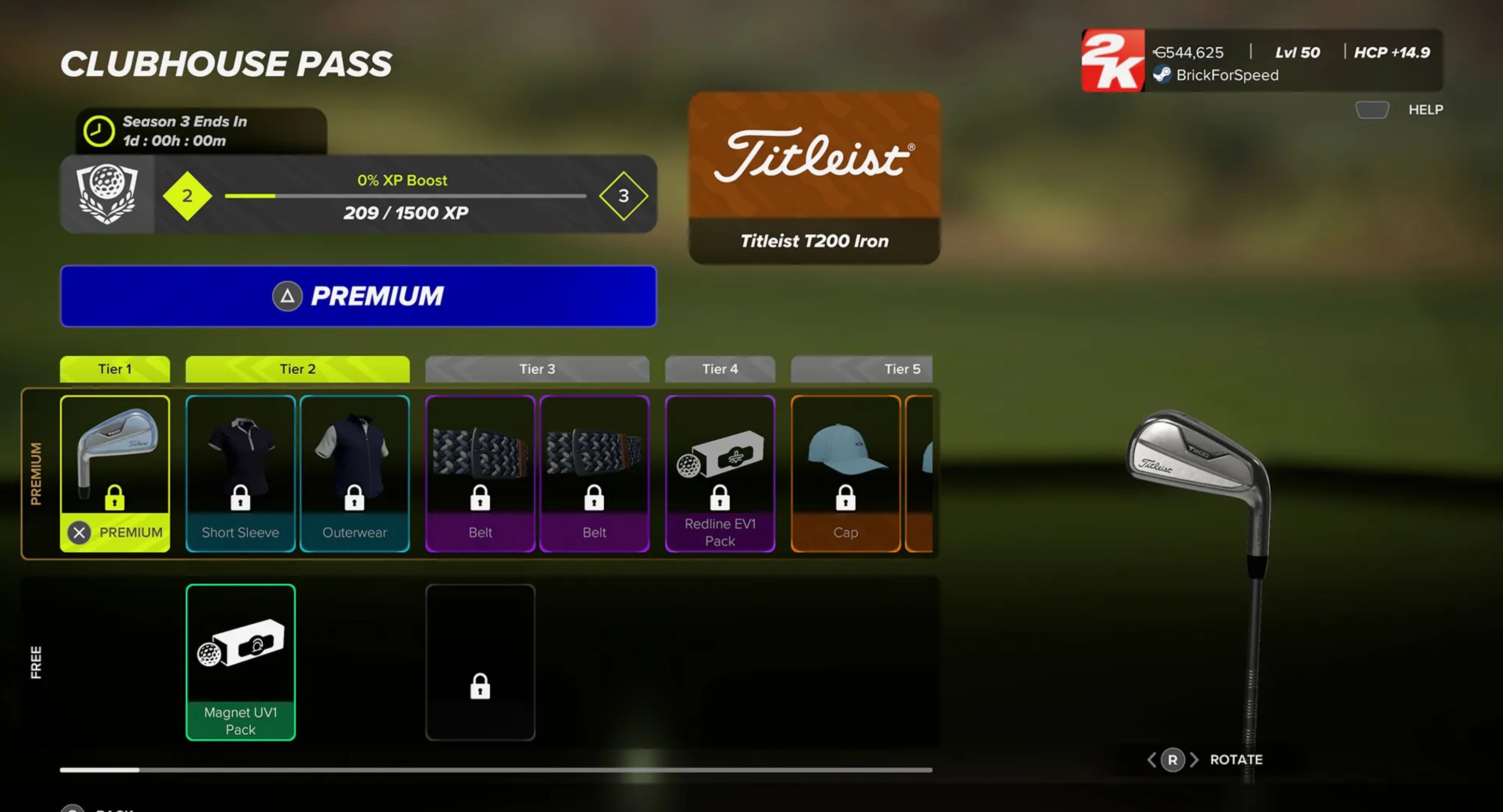Pick the Redline EV1 Pack reward
Screen dimensions: 1503x812
tap(720, 473)
